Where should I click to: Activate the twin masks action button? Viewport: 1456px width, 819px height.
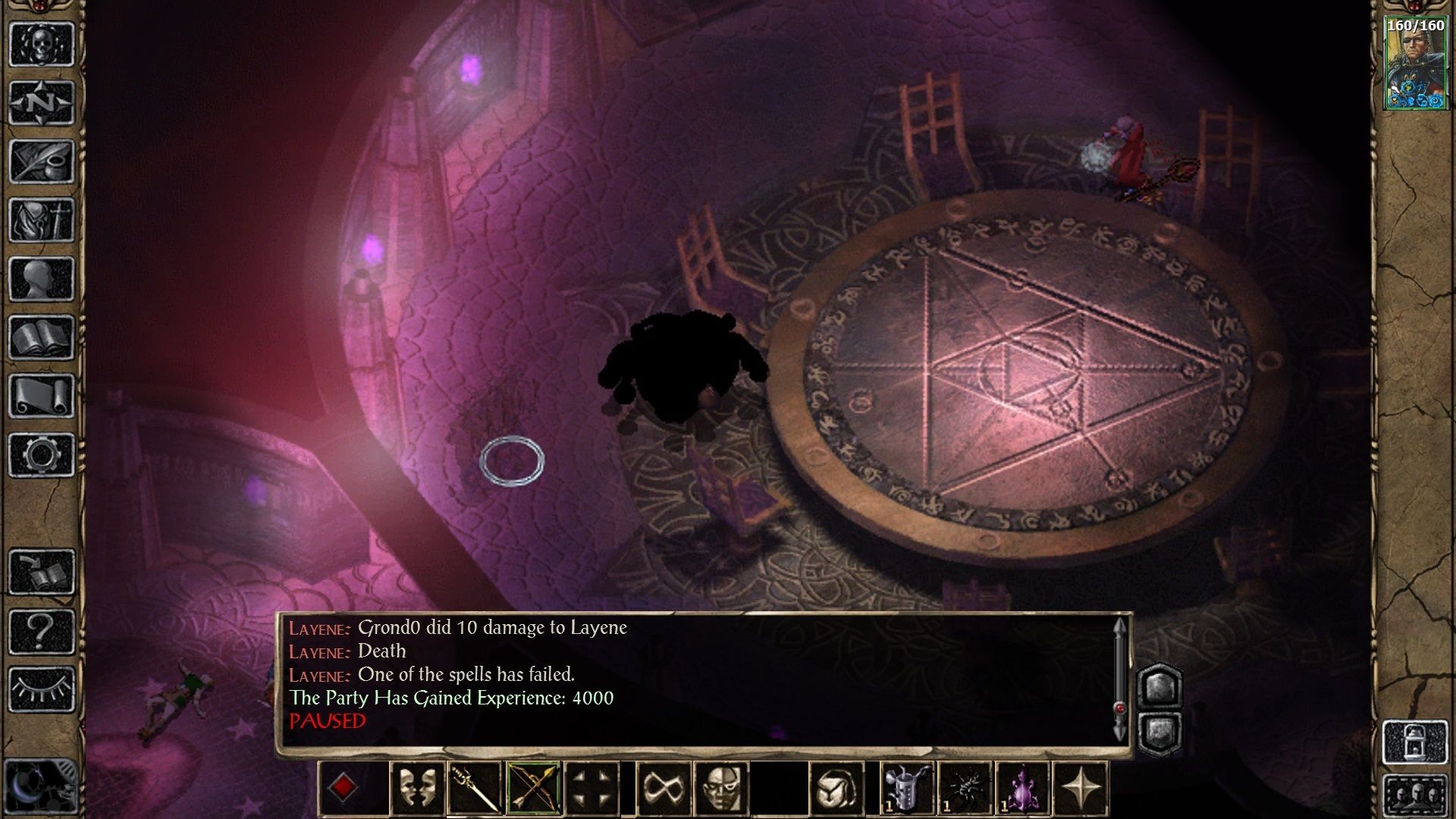click(417, 788)
